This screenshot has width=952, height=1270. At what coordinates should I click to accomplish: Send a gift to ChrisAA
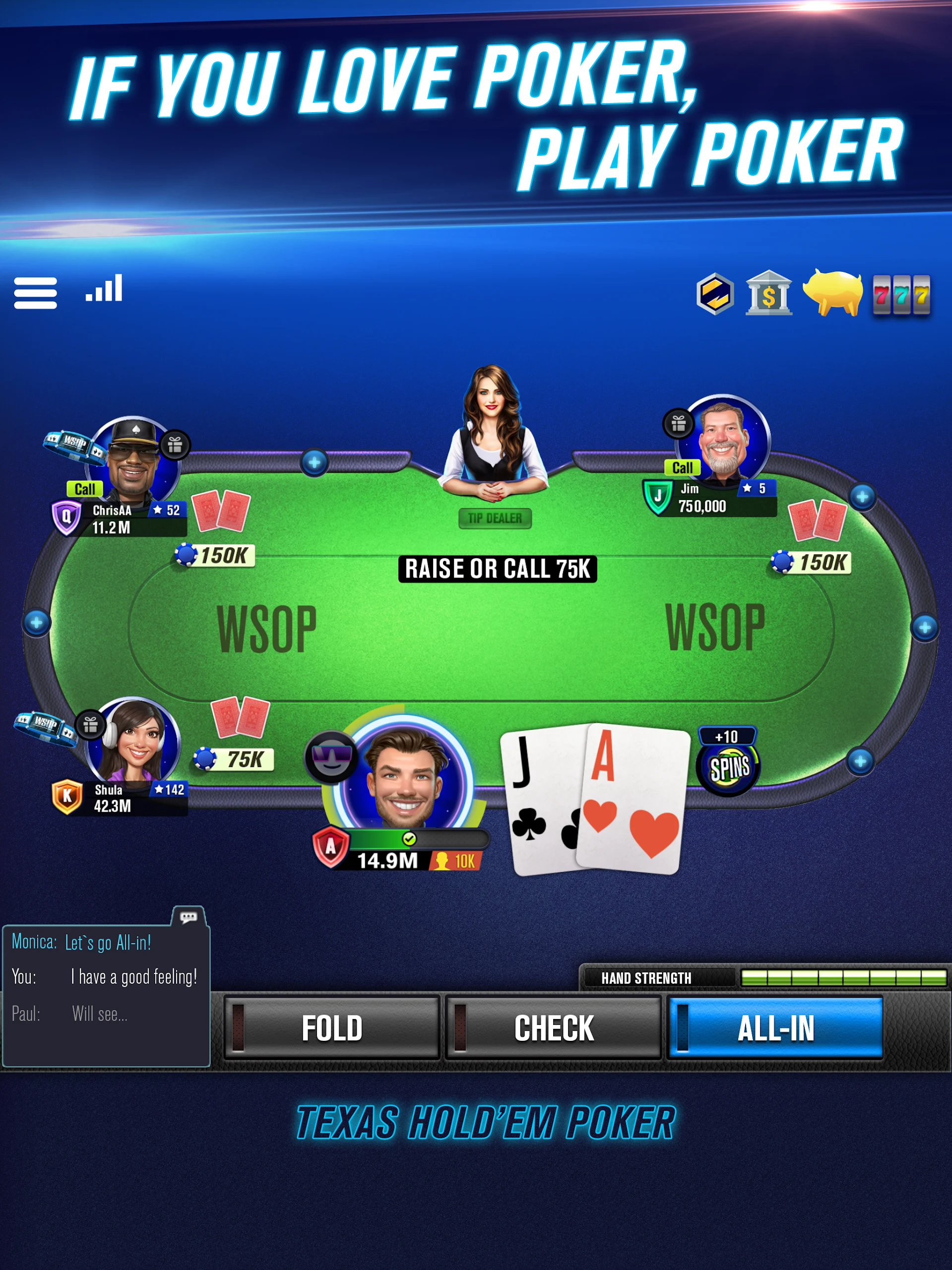(x=175, y=444)
